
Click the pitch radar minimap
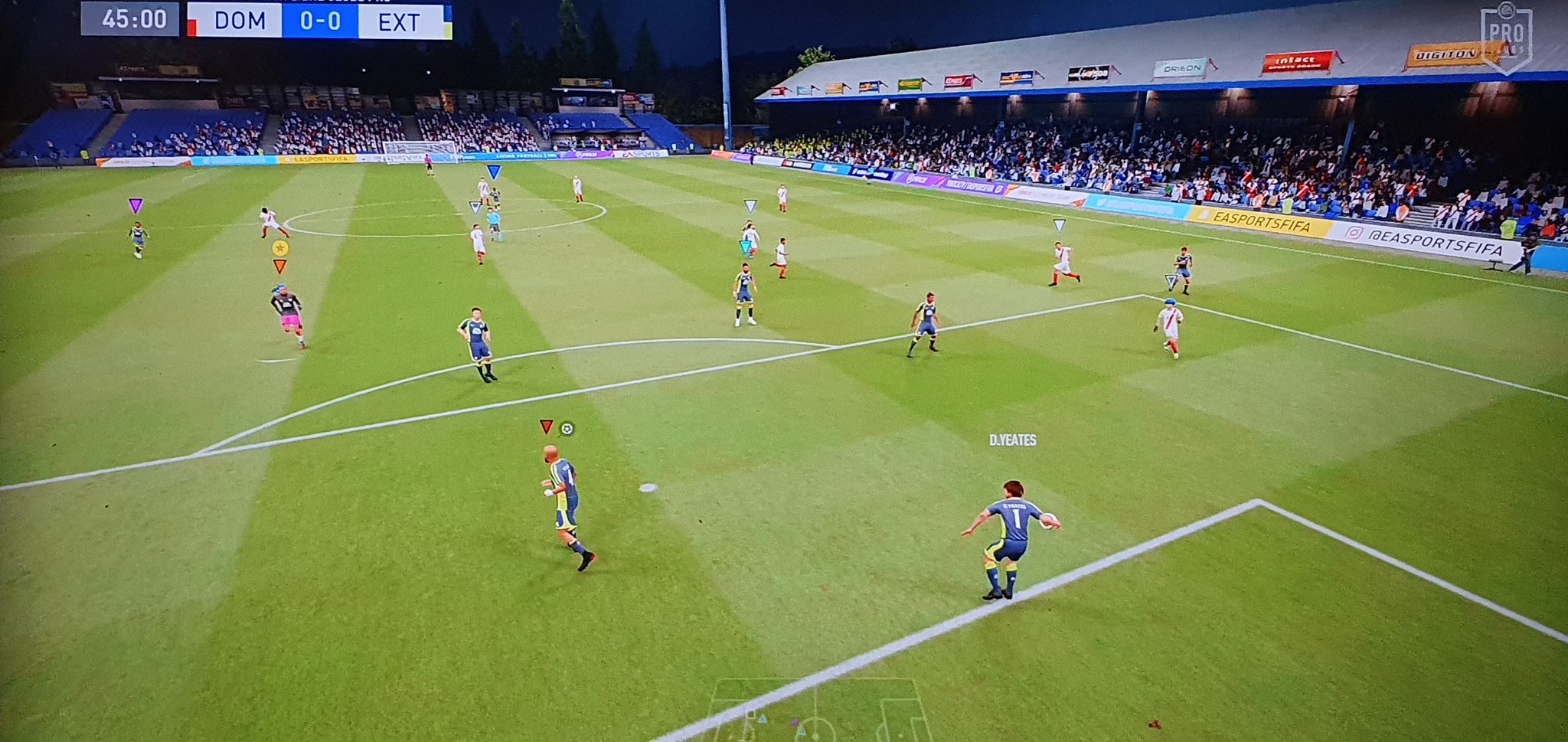tap(818, 711)
